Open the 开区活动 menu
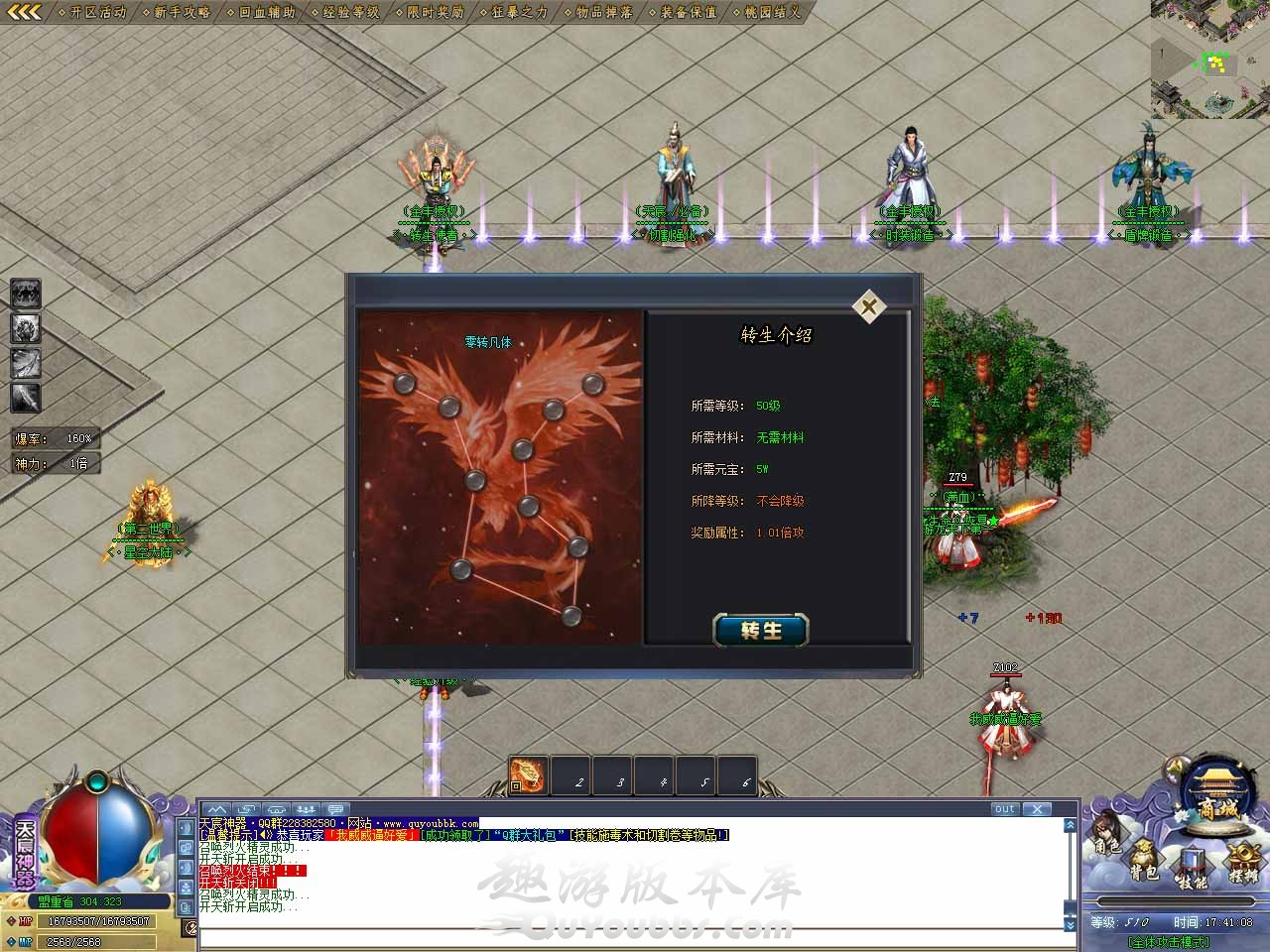This screenshot has height=952, width=1270. pos(97,12)
